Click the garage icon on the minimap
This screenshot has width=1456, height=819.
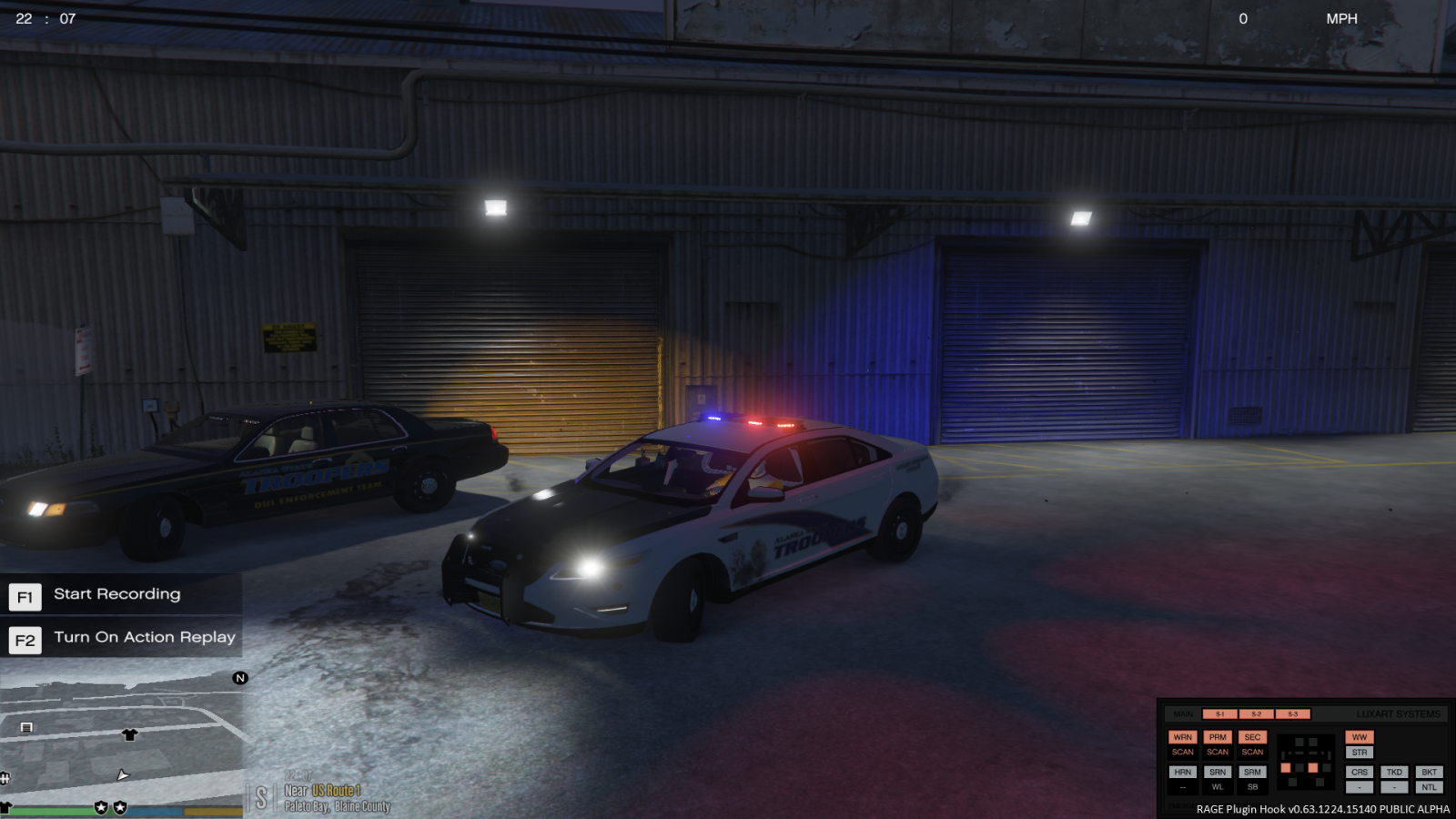tap(26, 728)
